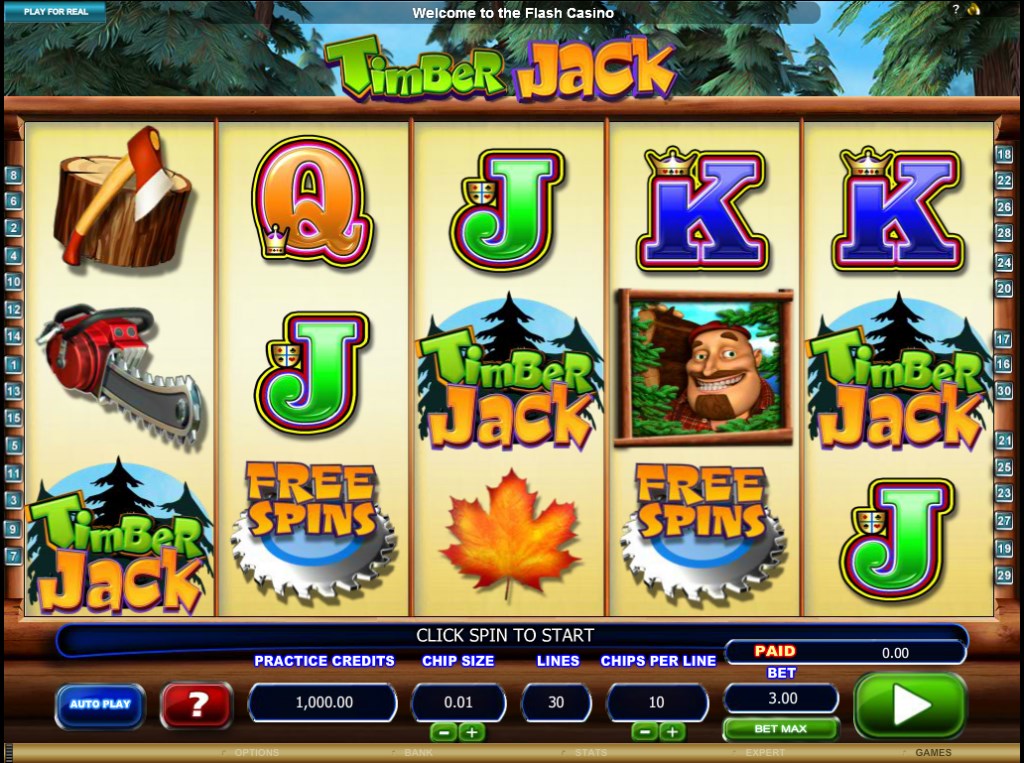Open the Games menu in the bottom bar
This screenshot has width=1024, height=763.
(933, 753)
